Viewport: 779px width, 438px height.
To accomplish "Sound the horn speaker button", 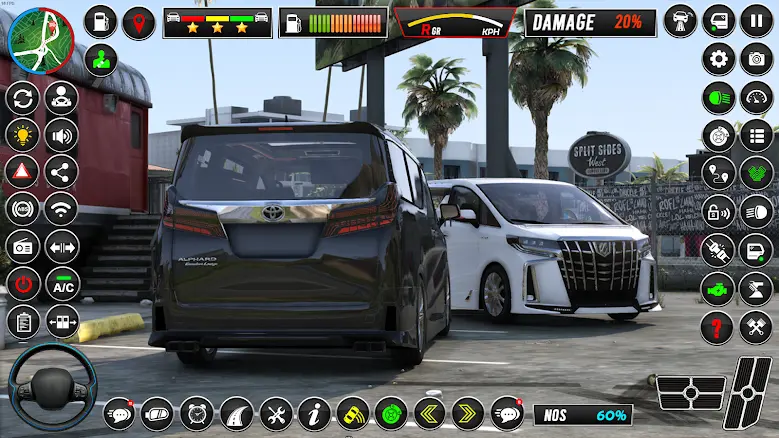I will click(x=61, y=135).
